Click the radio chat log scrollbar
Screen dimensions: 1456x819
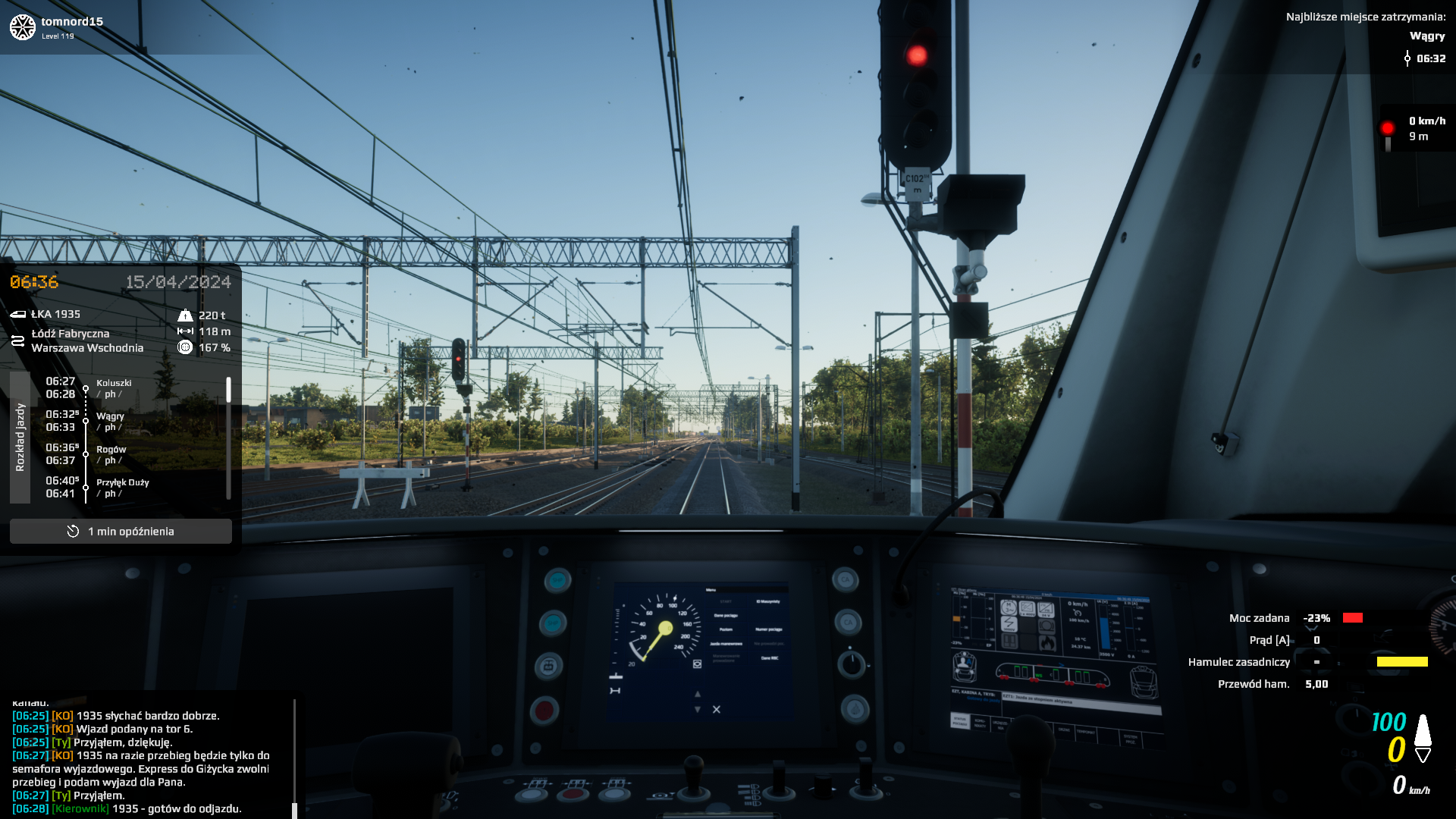tap(294, 758)
